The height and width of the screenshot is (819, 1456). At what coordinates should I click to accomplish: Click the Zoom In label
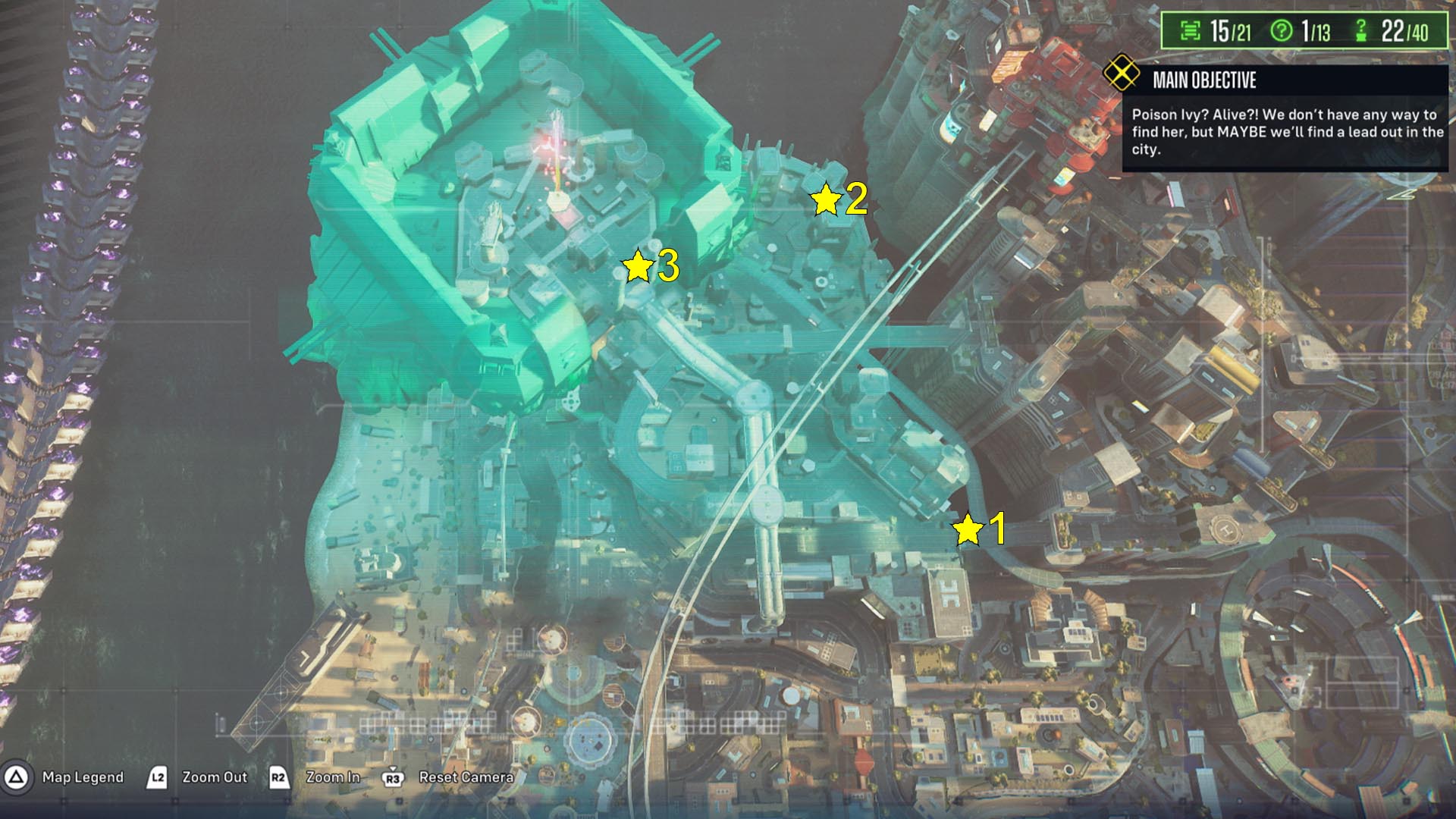click(334, 777)
